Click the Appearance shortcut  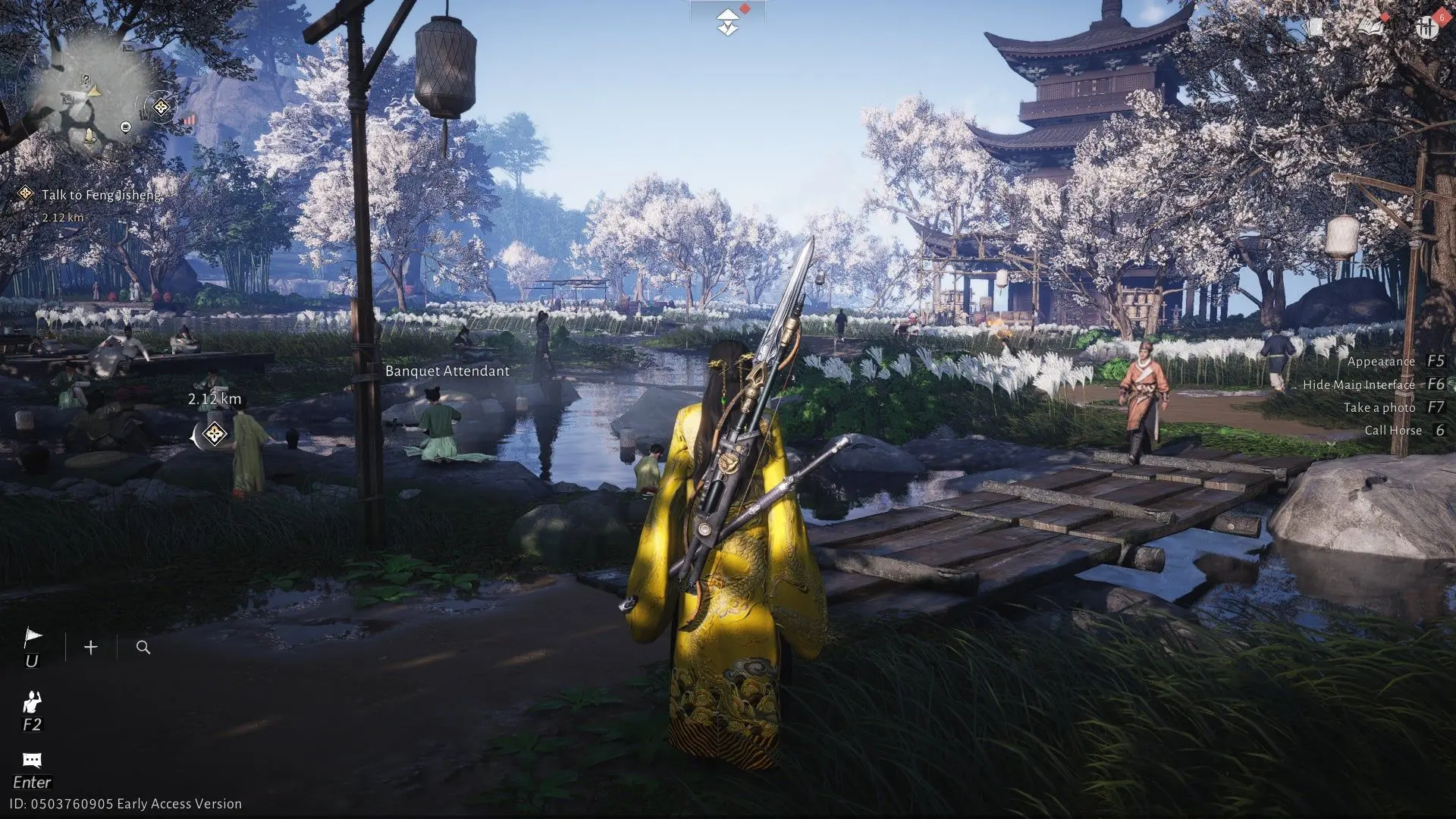[1382, 361]
